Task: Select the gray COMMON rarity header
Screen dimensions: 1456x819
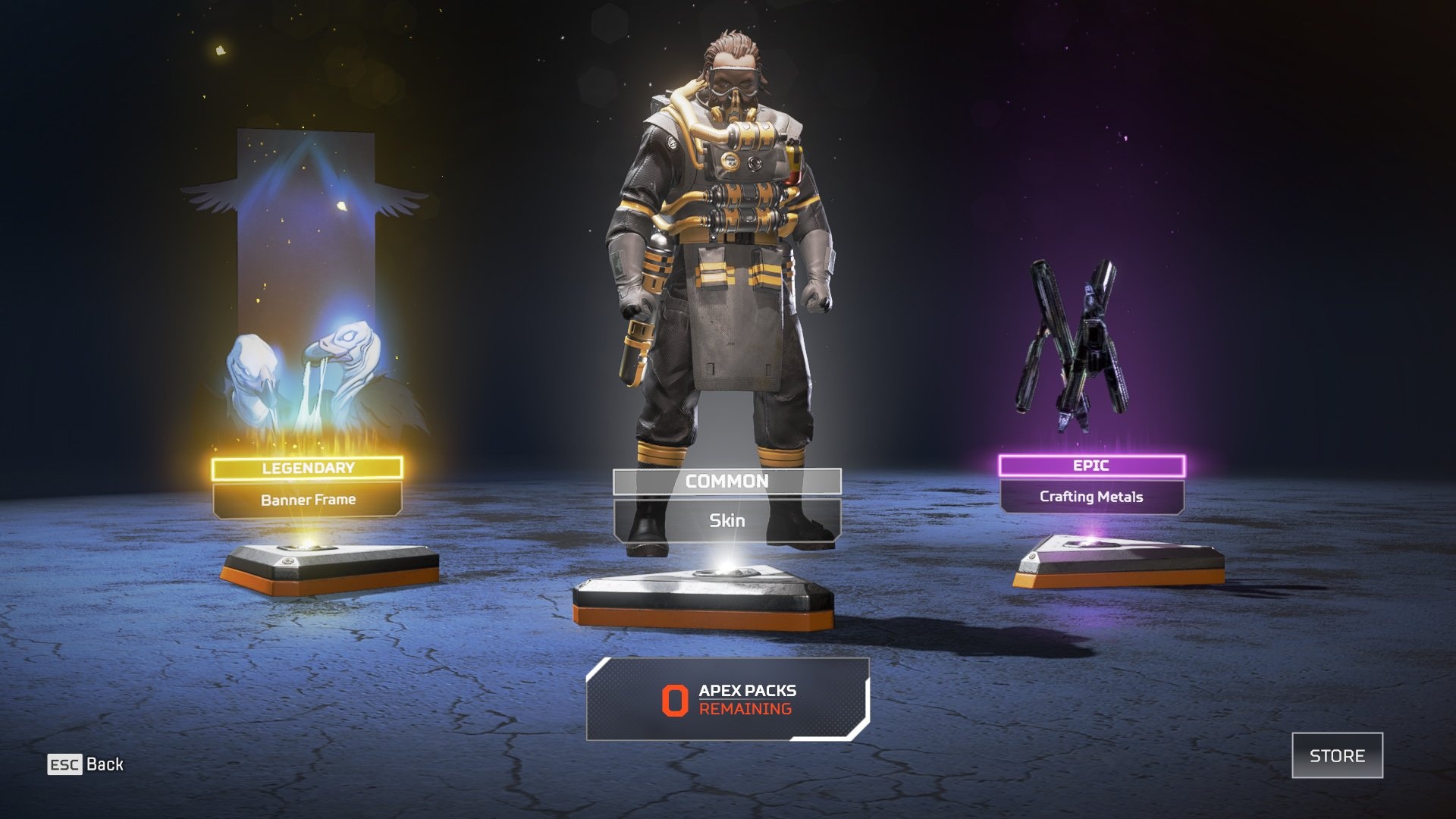Action: click(728, 481)
